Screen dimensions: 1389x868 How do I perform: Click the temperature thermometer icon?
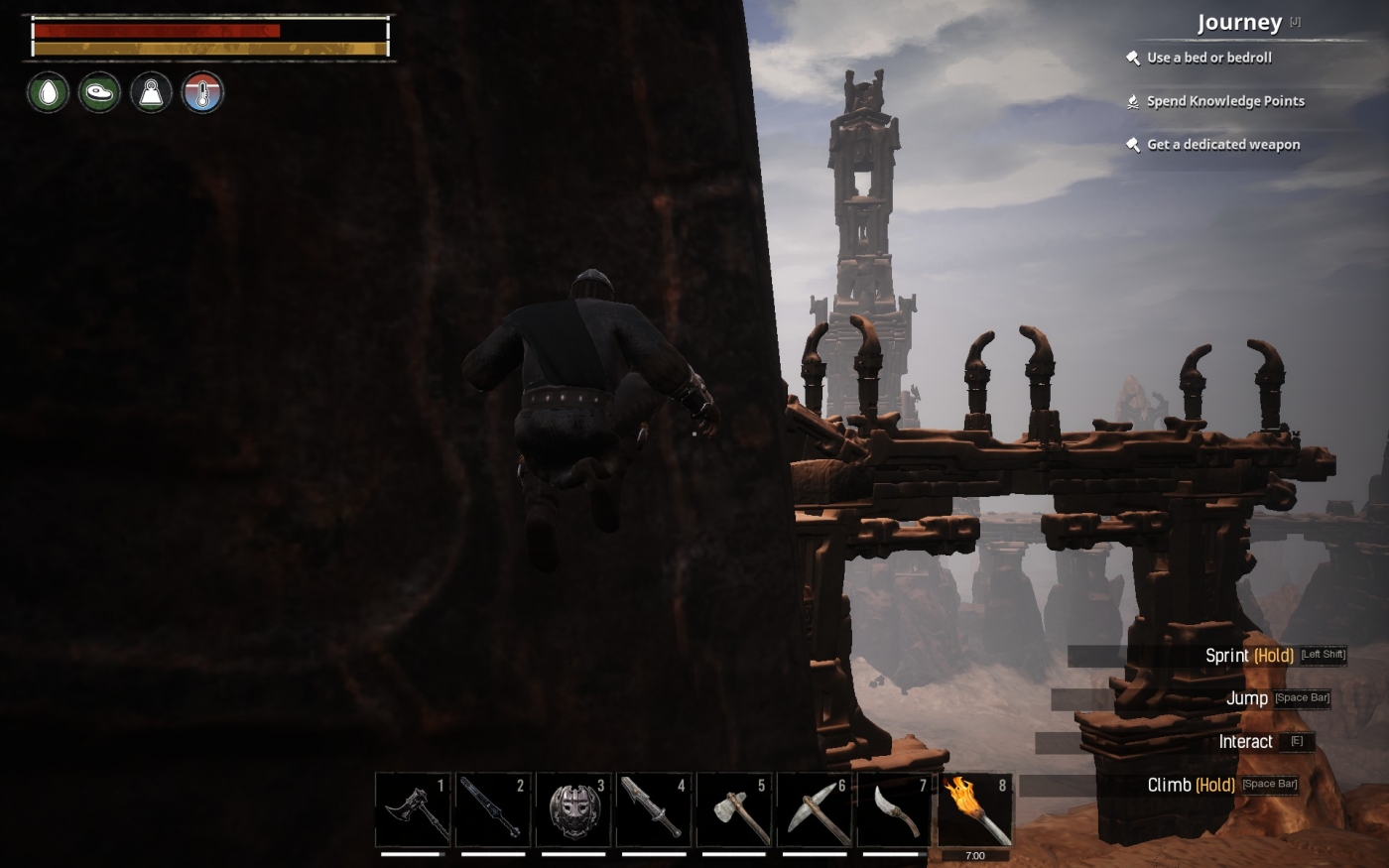[202, 92]
